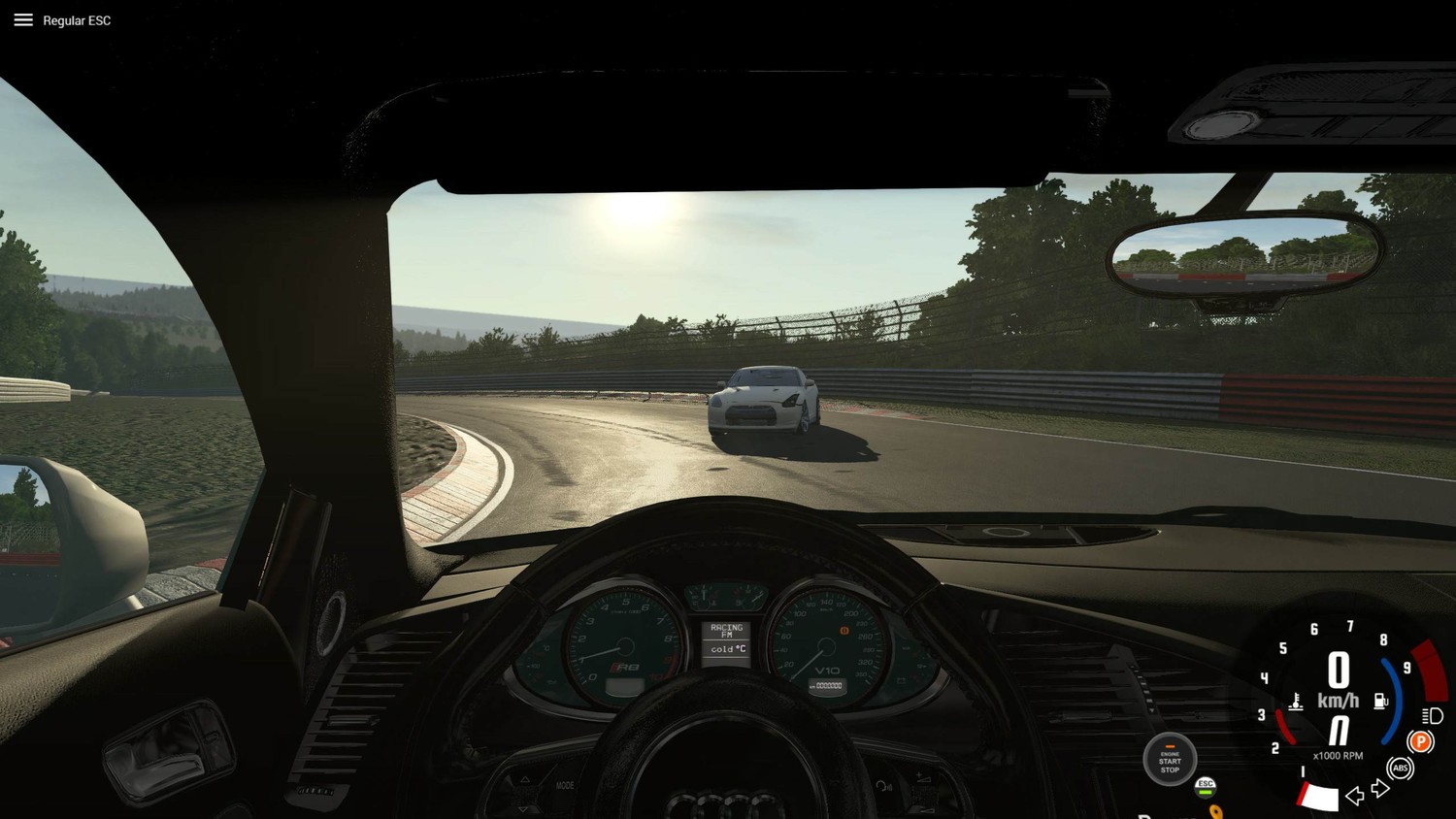The image size is (1456, 819).
Task: Click the orange parking brake indicator
Action: click(1420, 742)
